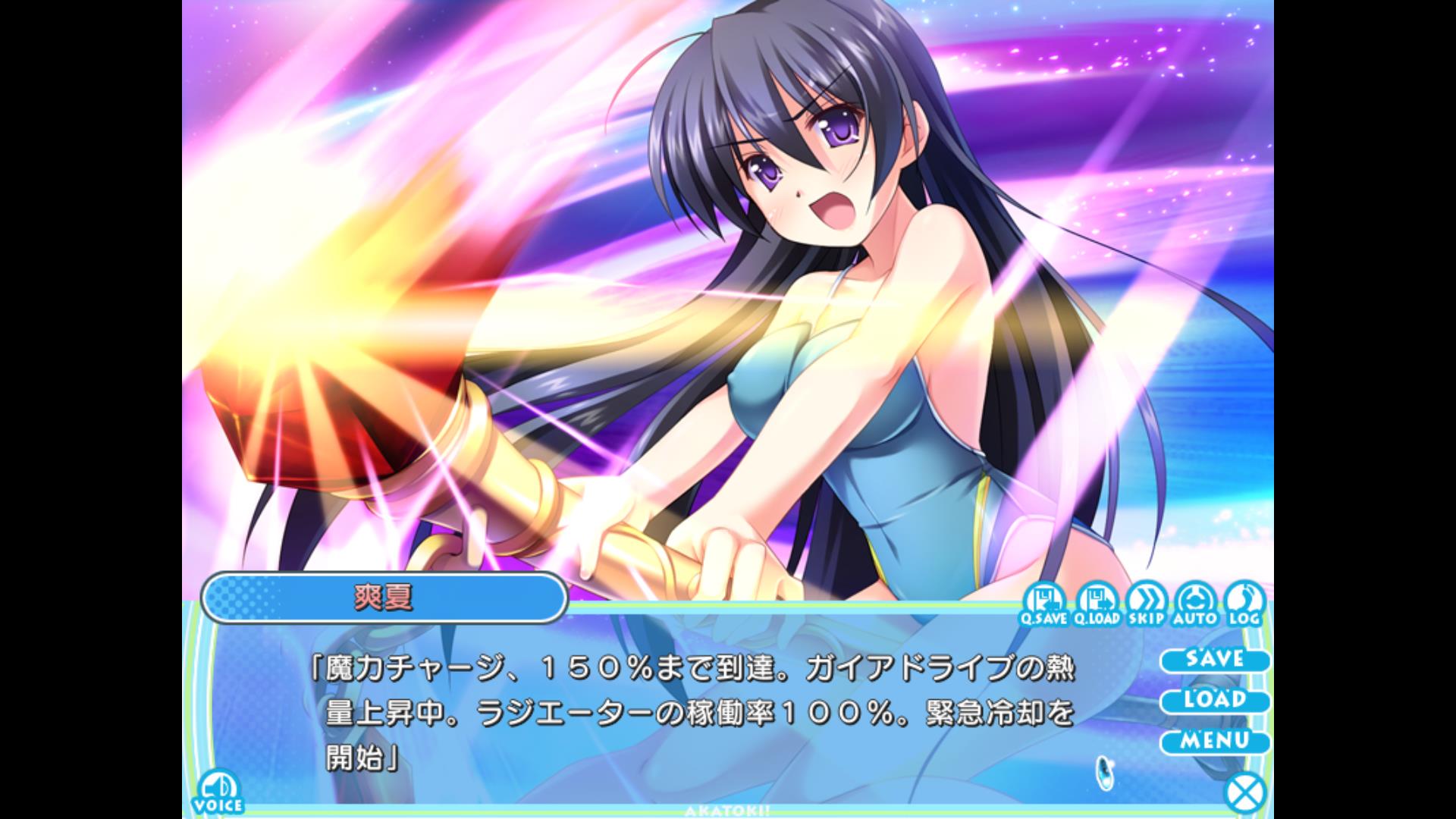
Task: Replay the line with VOICE icon
Action: [x=218, y=792]
